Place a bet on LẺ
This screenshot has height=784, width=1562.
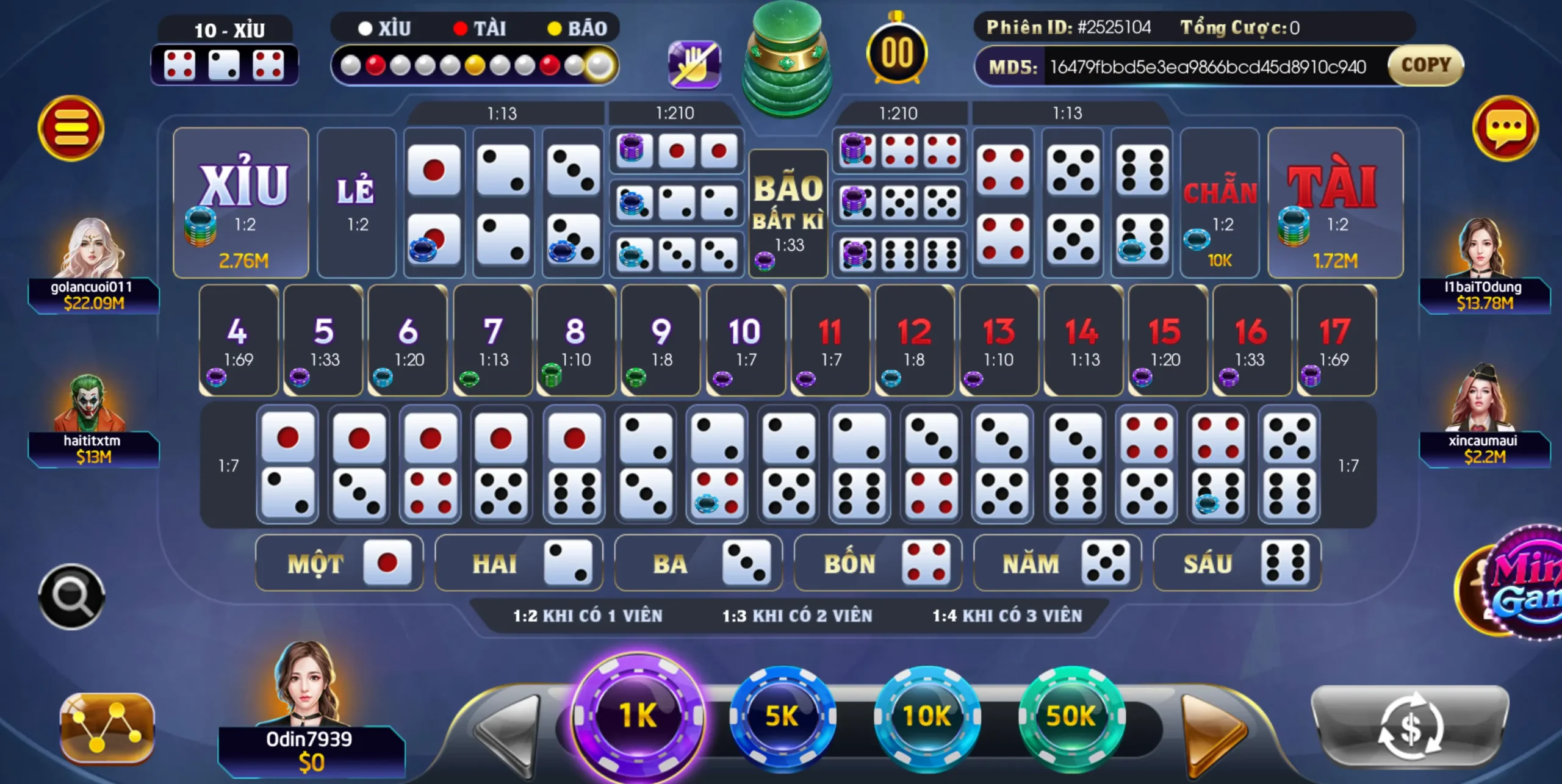click(x=356, y=203)
